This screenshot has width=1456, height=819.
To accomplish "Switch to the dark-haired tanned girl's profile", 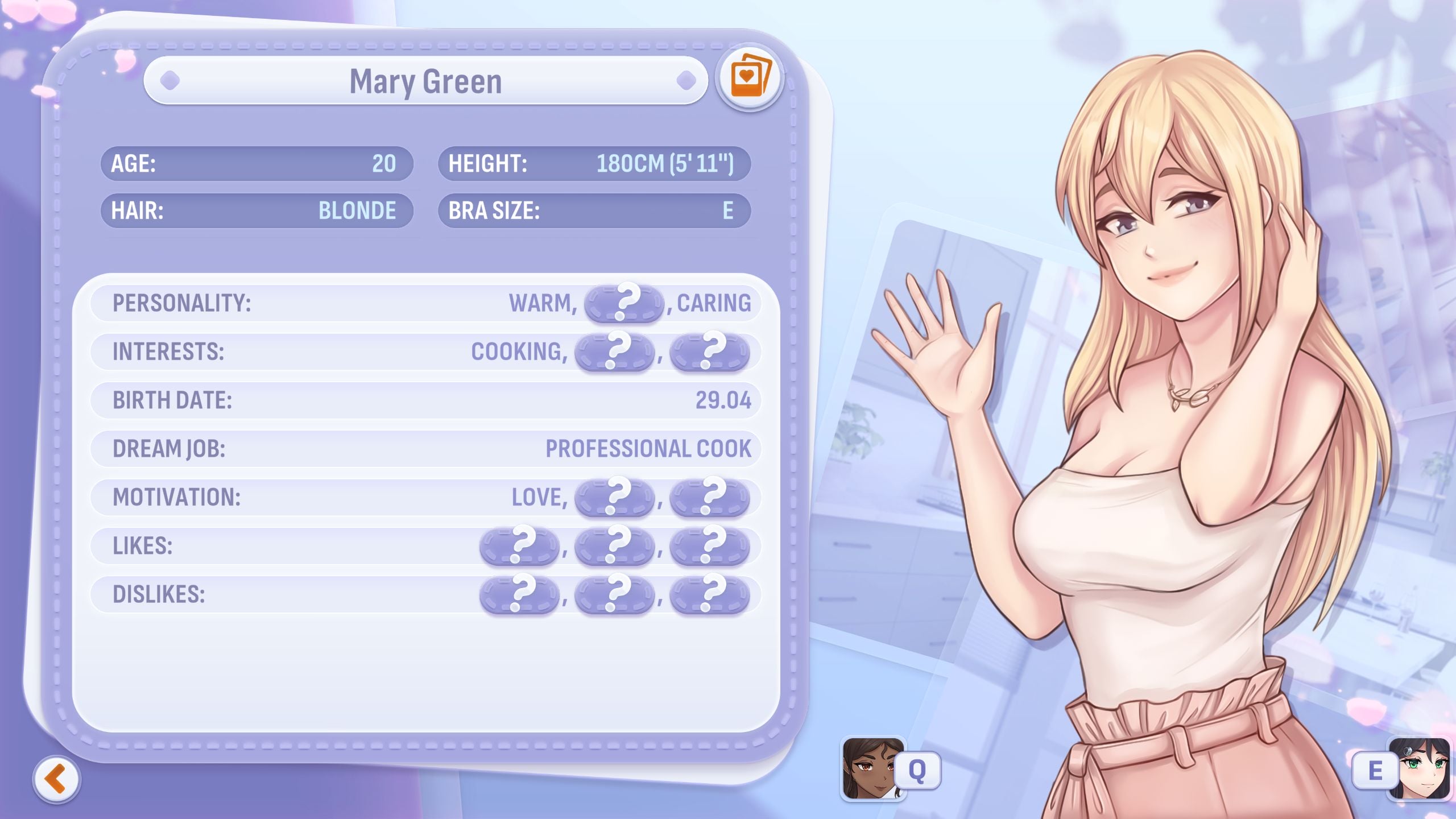I will click(872, 768).
